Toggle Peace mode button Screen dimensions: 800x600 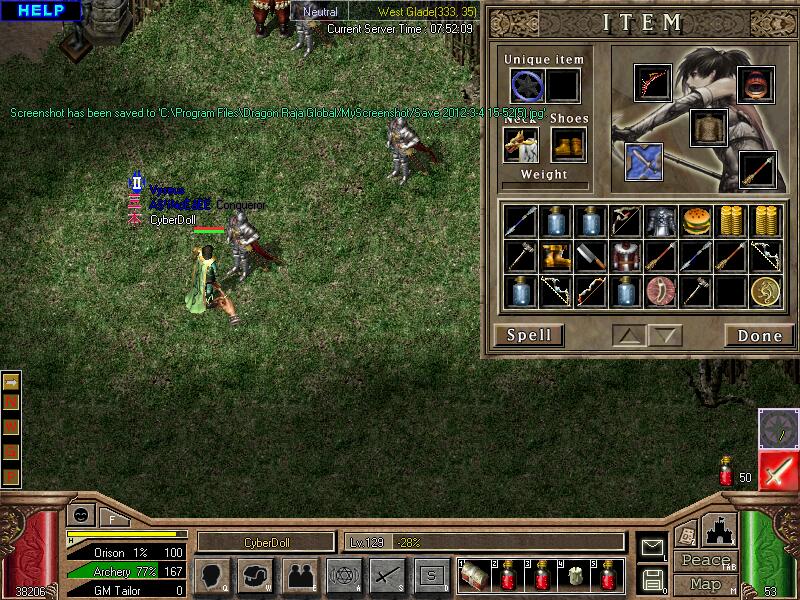tap(704, 561)
